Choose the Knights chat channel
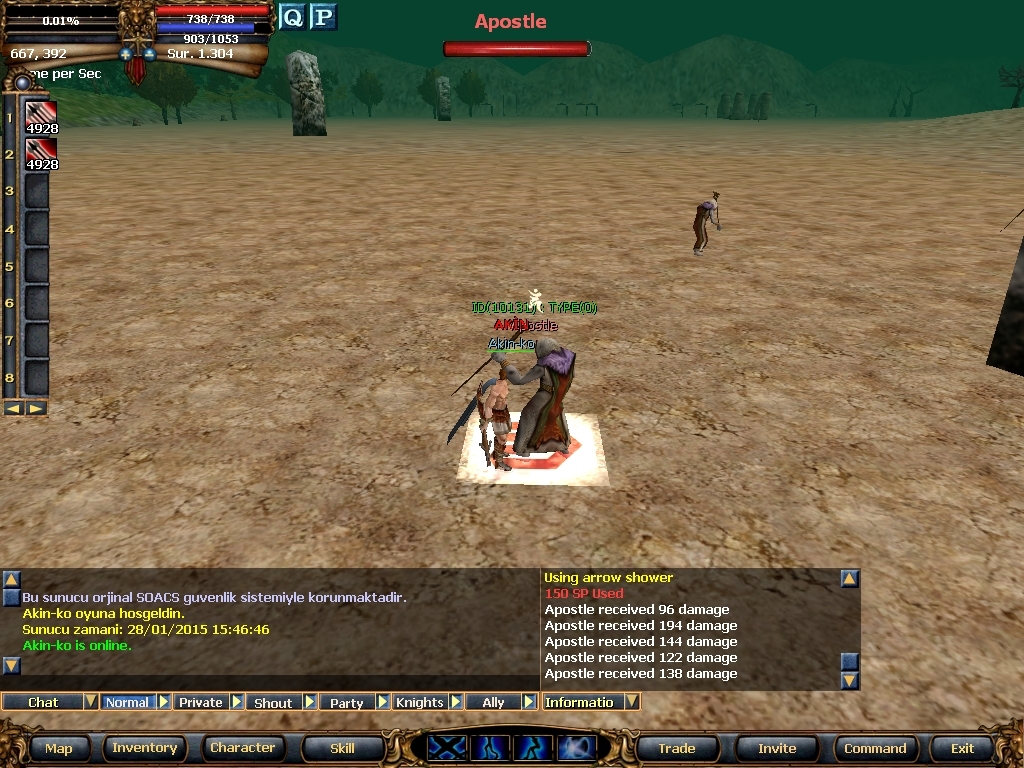Image resolution: width=1024 pixels, height=768 pixels. 419,702
